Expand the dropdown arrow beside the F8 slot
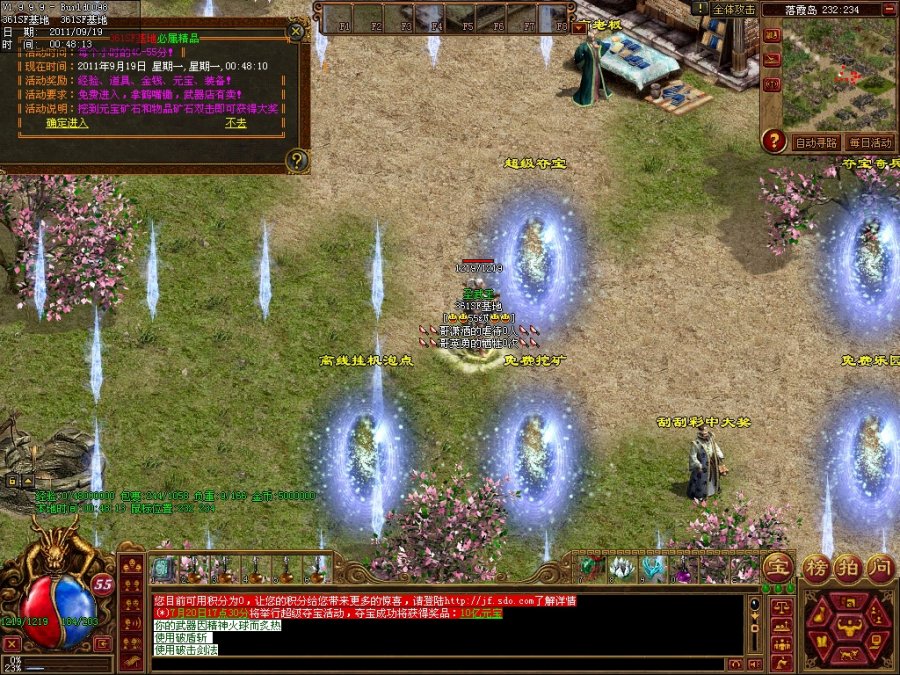 click(x=579, y=28)
